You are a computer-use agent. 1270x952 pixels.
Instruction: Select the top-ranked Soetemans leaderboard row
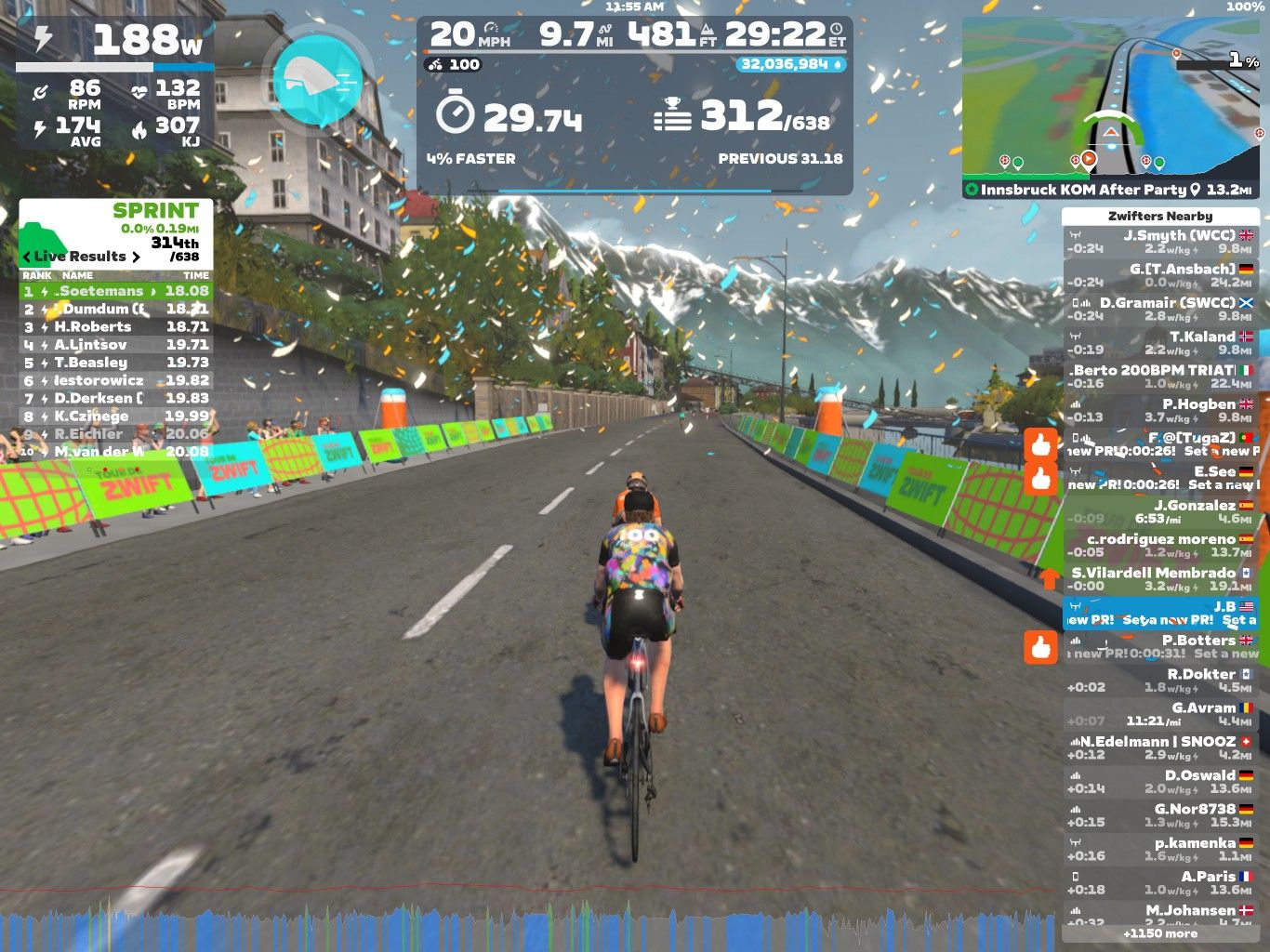(116, 291)
